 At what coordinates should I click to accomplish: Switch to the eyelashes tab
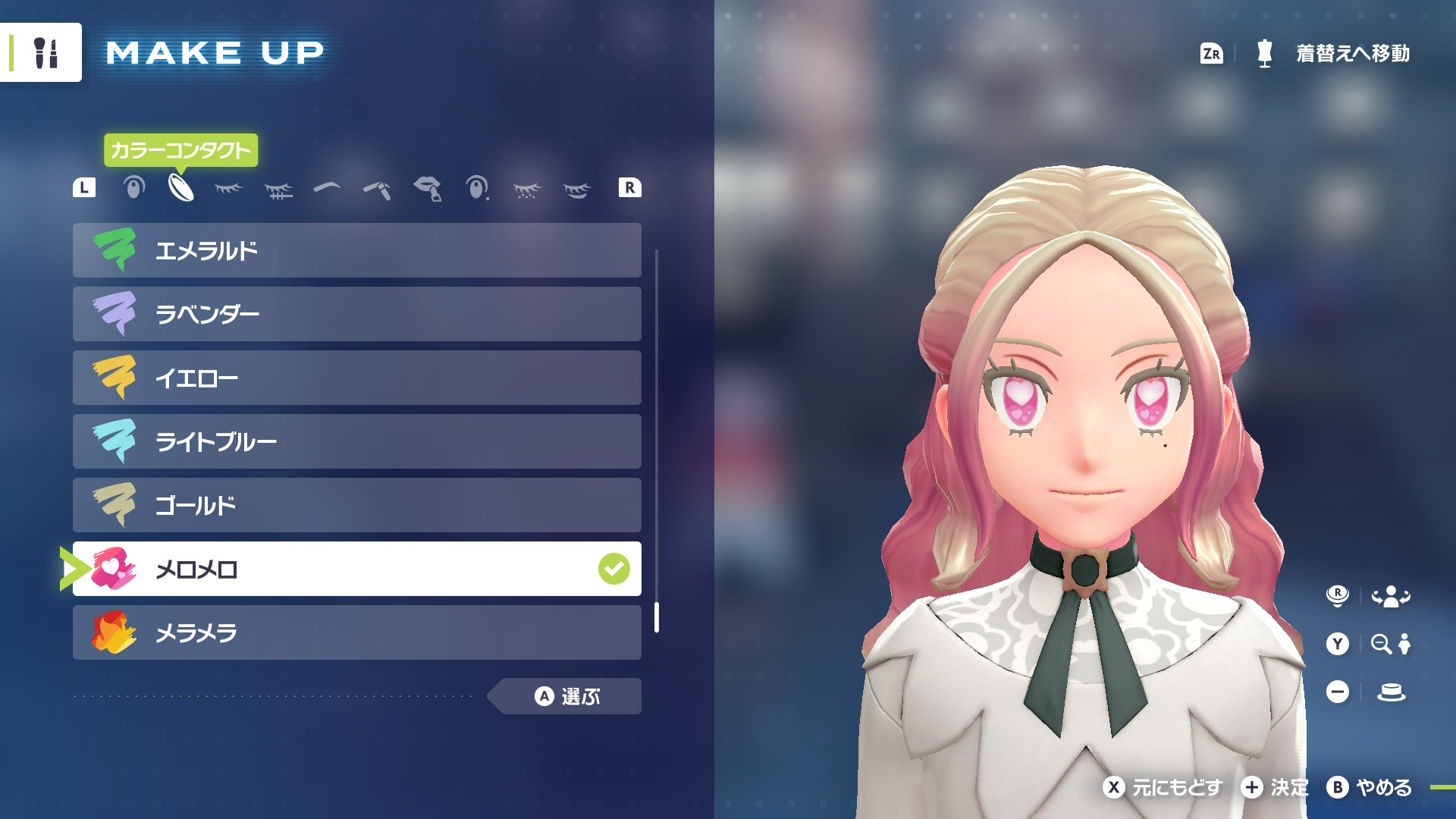click(228, 188)
